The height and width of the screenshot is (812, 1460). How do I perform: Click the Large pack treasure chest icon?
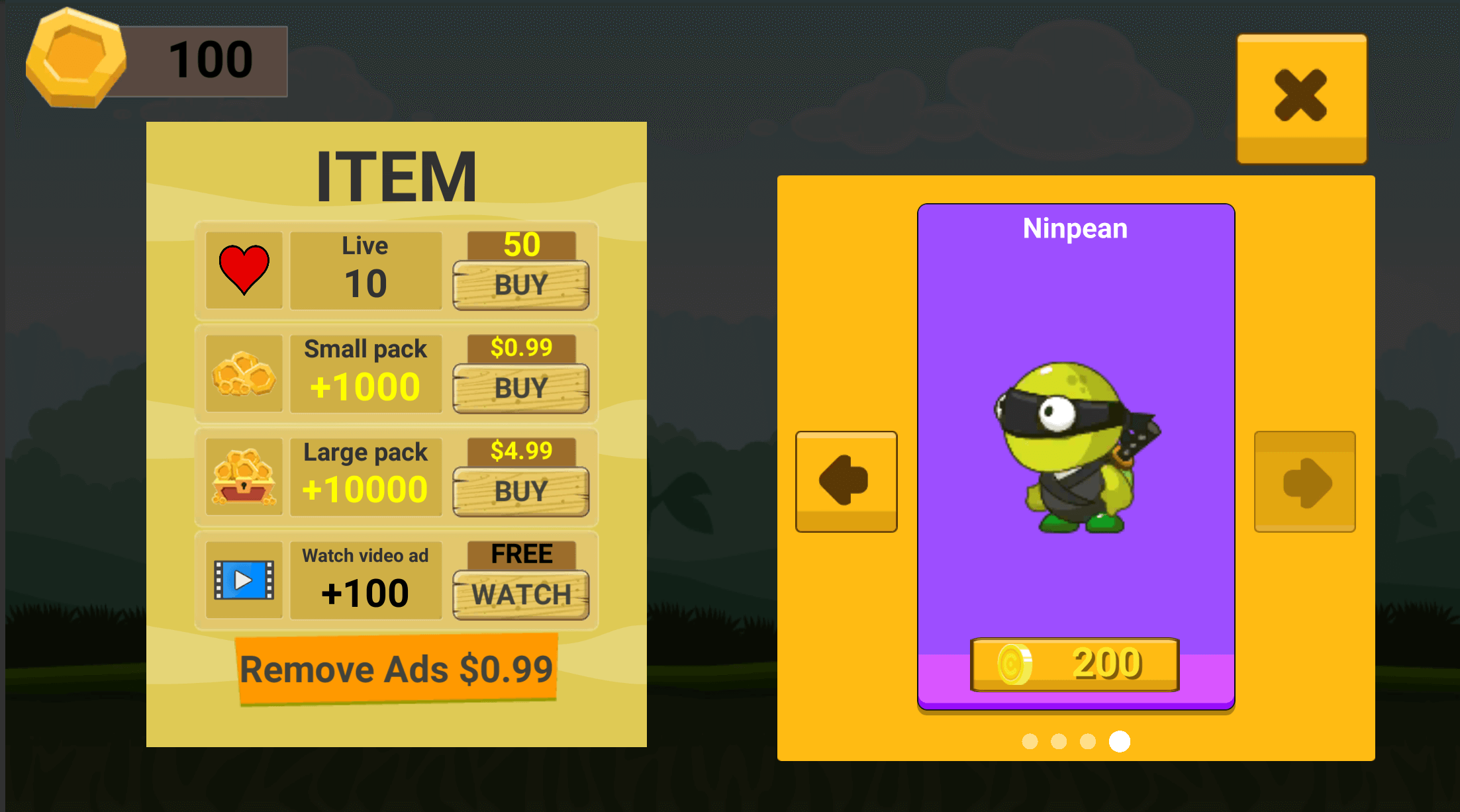pos(243,476)
